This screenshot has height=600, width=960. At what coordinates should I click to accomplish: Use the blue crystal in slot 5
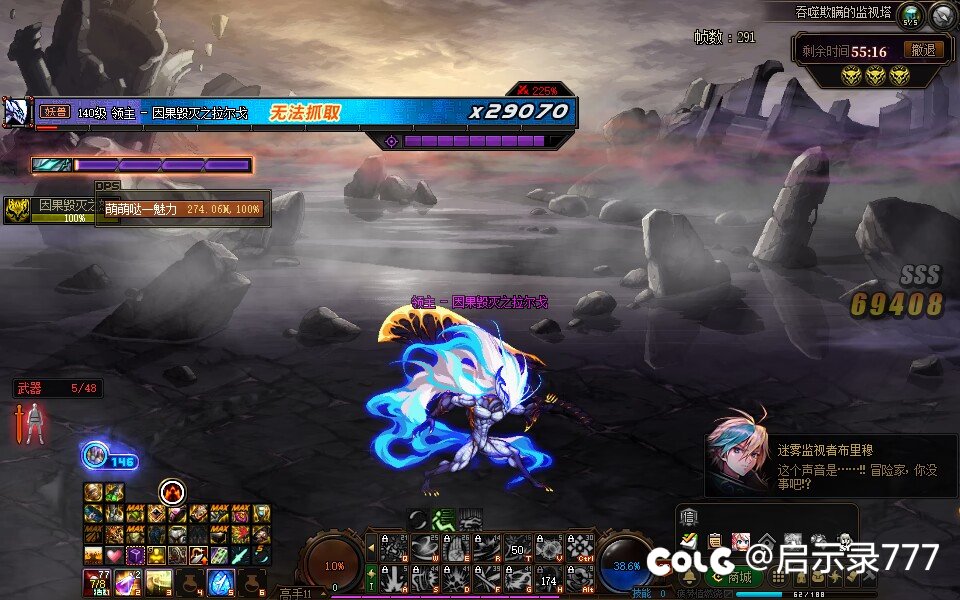pyautogui.click(x=220, y=581)
